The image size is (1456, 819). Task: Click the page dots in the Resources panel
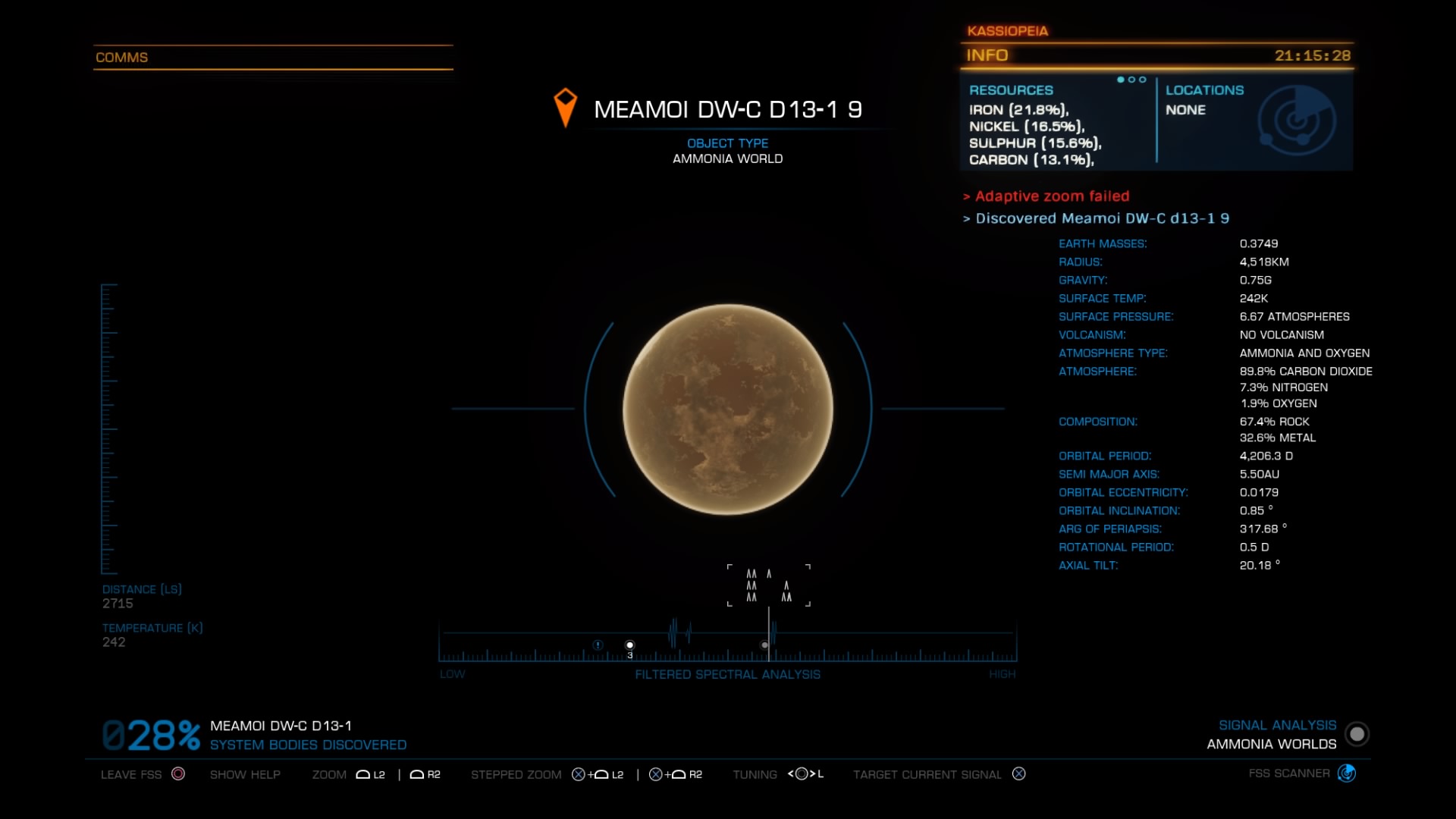1131,80
